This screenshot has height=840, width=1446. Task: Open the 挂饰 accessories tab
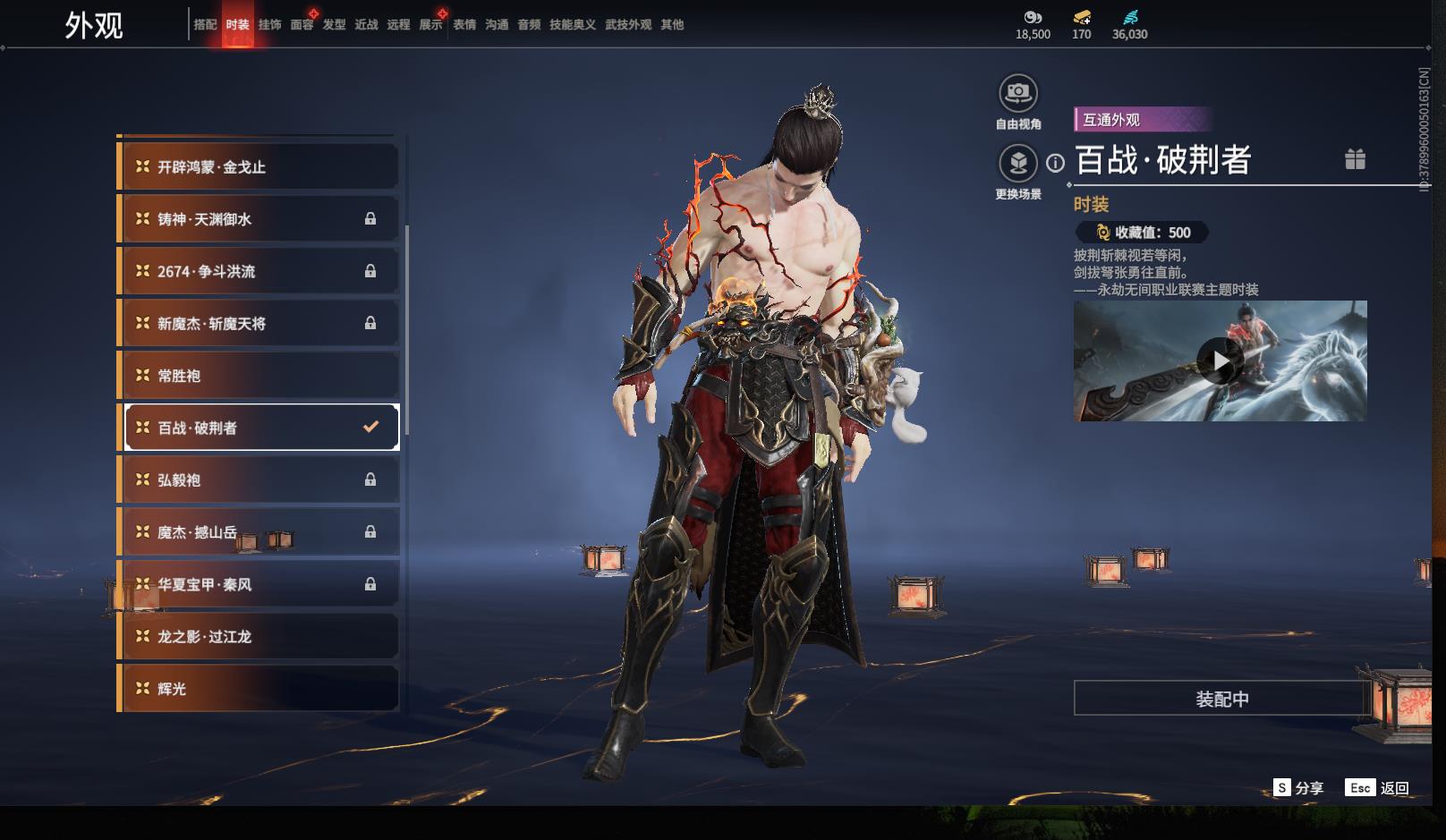[x=269, y=25]
